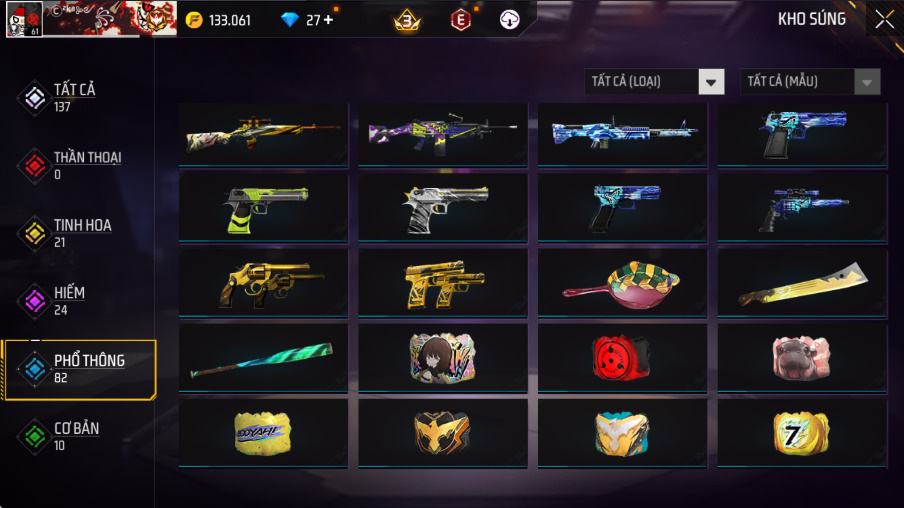Select the Tinh Hoa category
Screen dimensions: 904x508
click(82, 232)
